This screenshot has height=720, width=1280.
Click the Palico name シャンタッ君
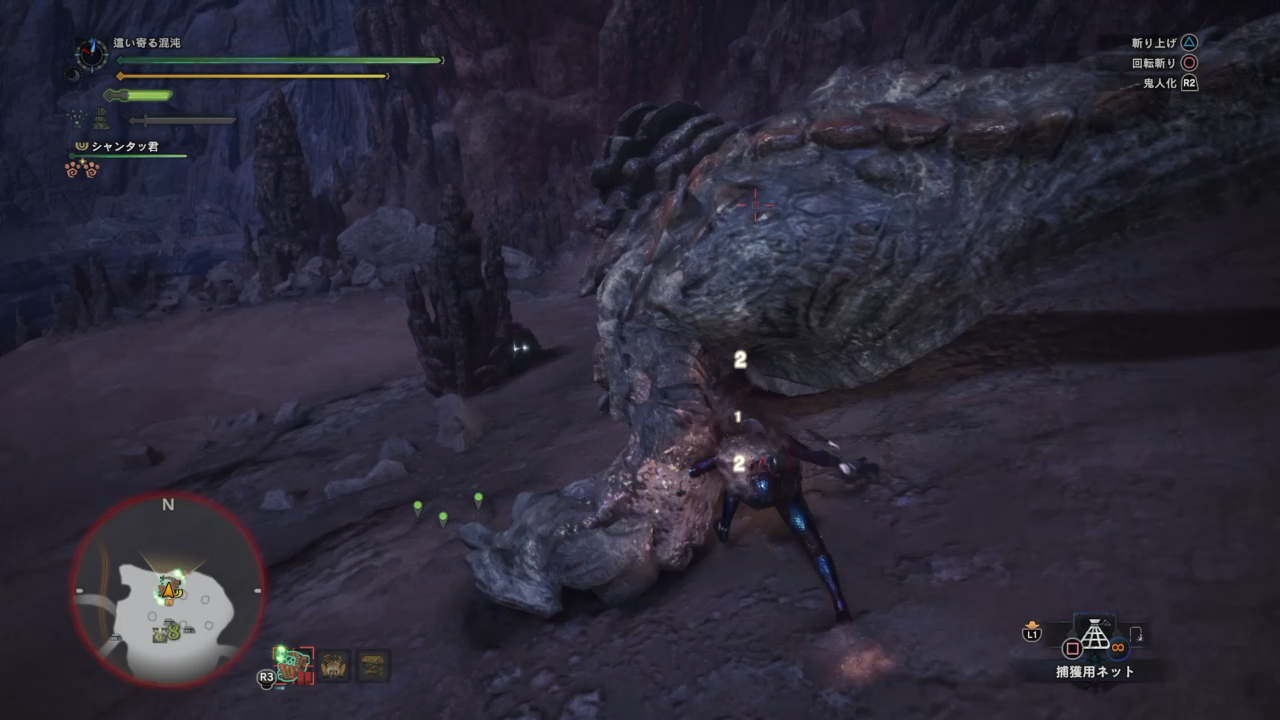click(124, 147)
